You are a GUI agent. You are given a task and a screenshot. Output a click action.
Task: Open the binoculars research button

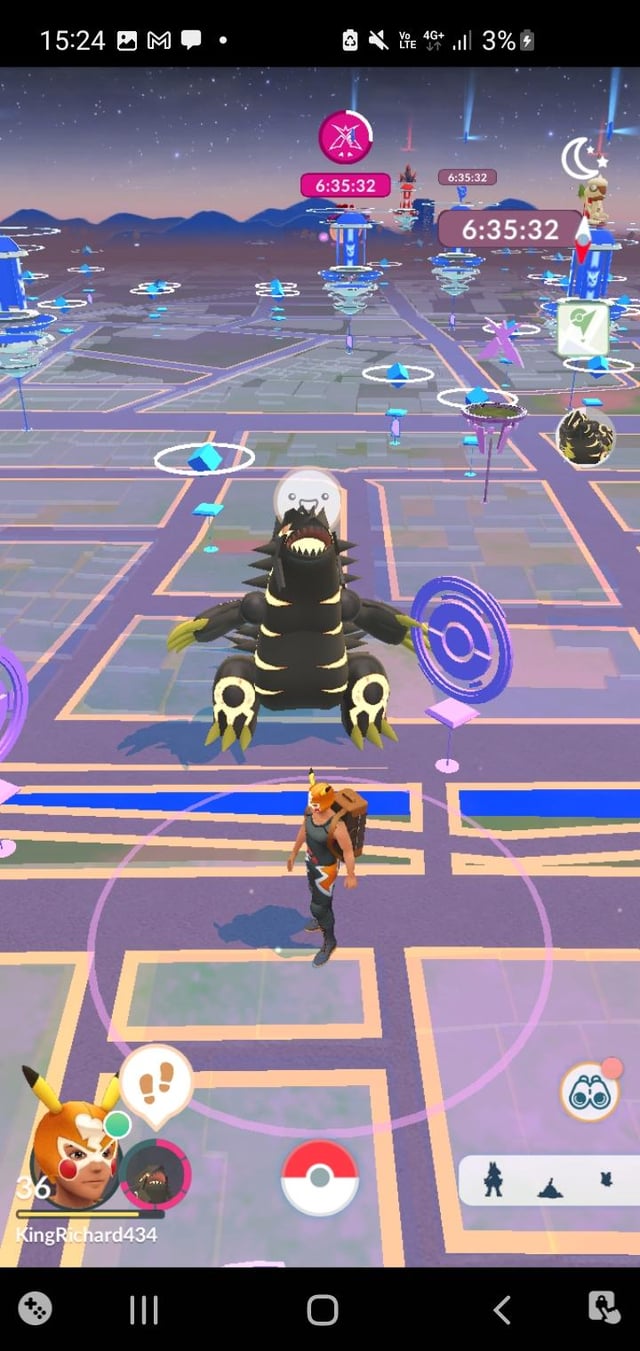588,1092
